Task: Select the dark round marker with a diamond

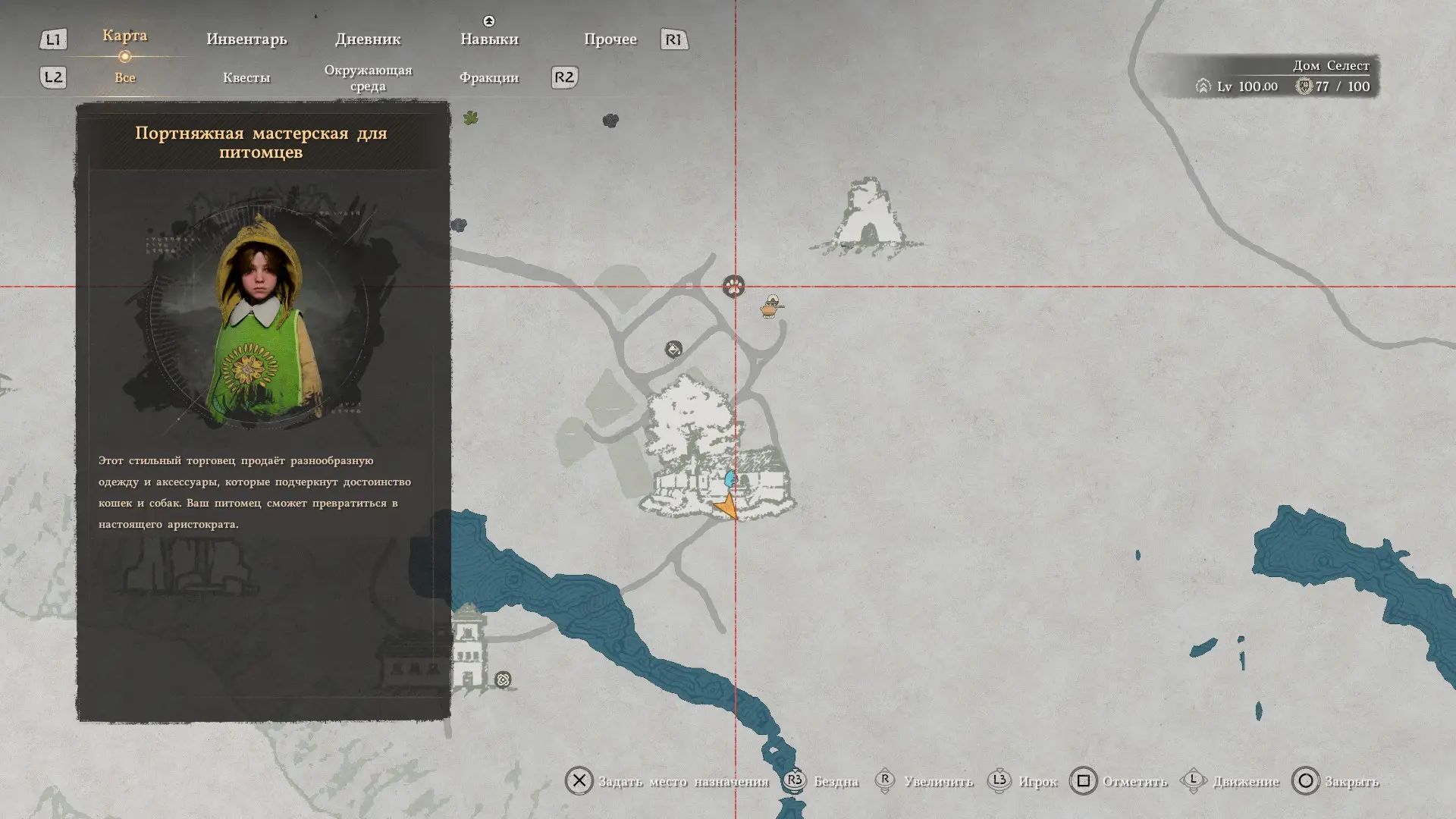Action: [673, 349]
